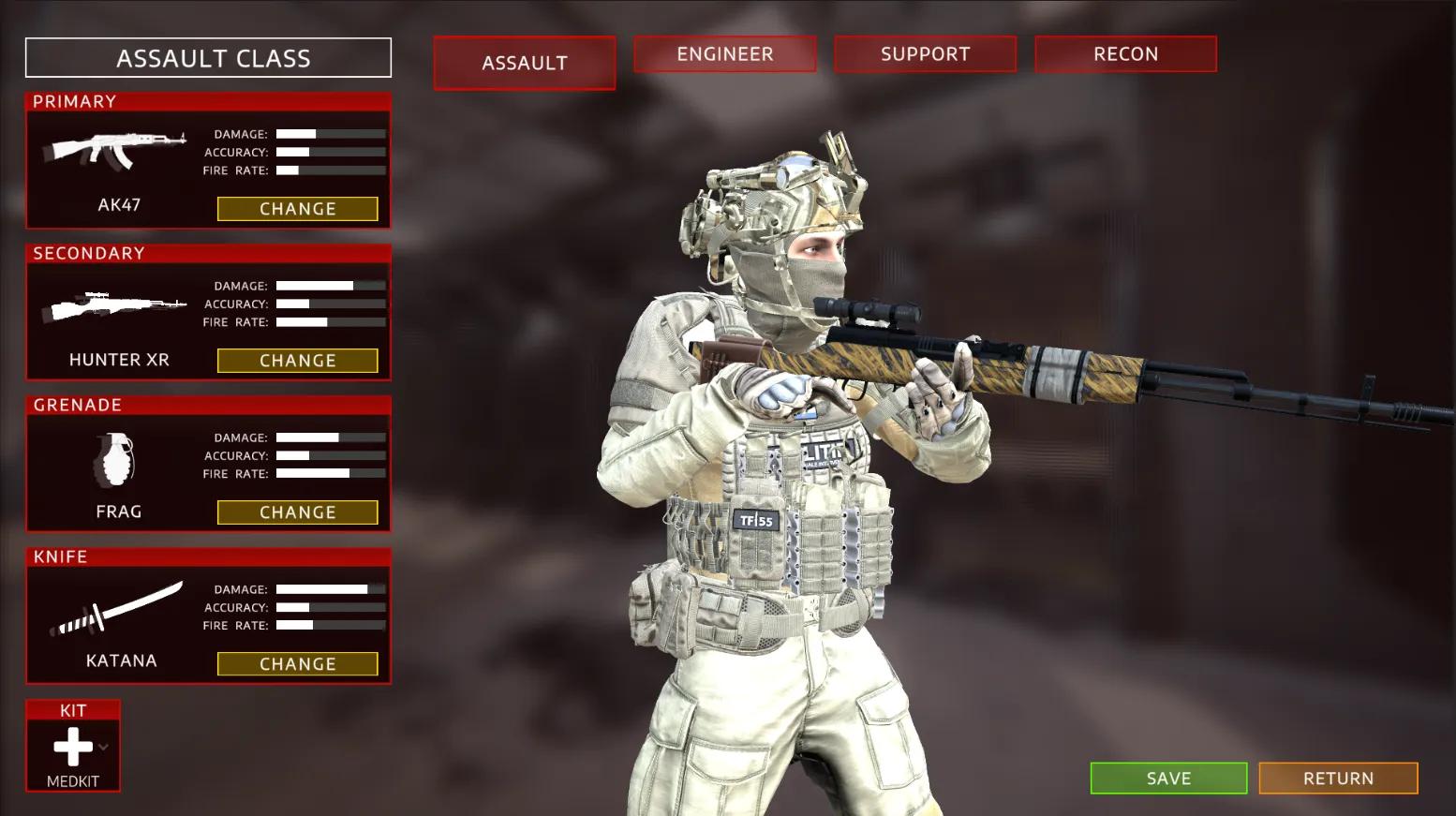Click the soldier character model preview
Image resolution: width=1456 pixels, height=816 pixels.
(x=796, y=468)
